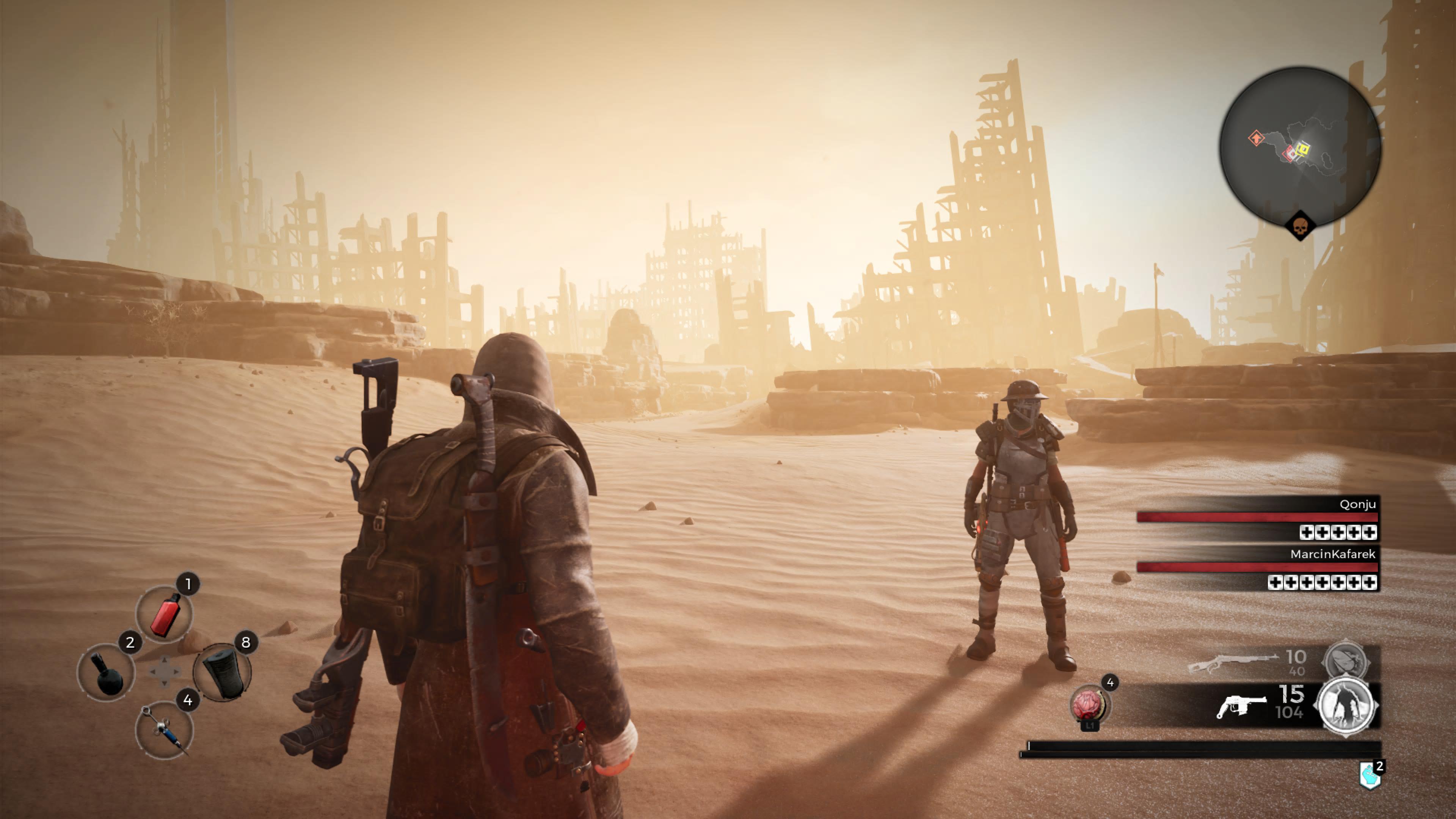
Task: Click the yellow marker on the minimap
Action: pos(1303,149)
